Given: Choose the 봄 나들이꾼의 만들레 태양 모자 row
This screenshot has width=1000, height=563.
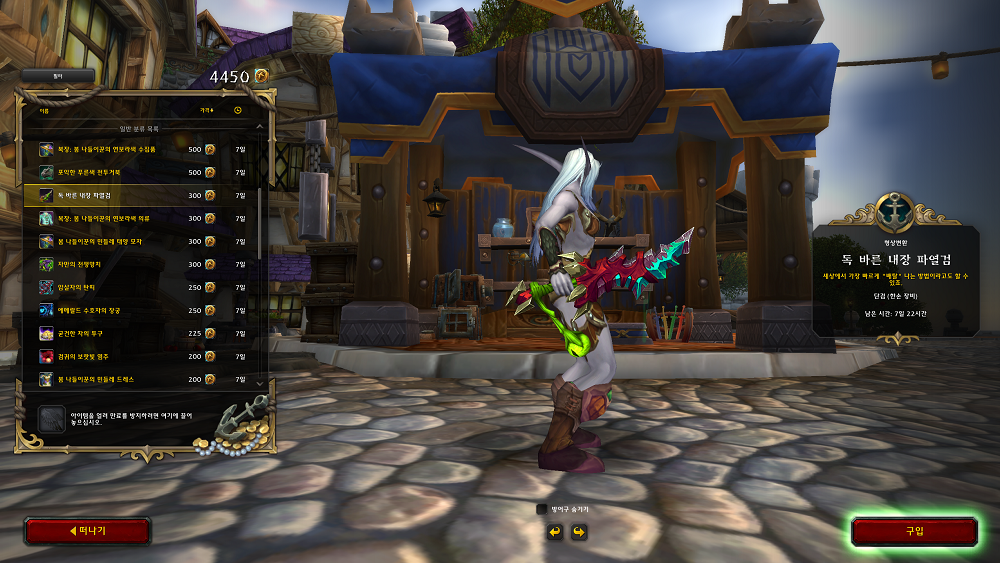Looking at the screenshot, I should (x=140, y=241).
